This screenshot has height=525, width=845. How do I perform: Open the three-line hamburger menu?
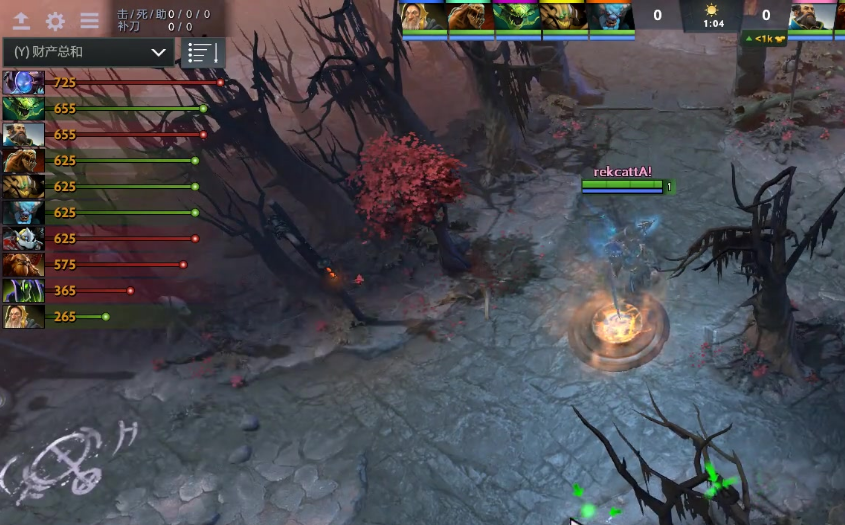point(89,21)
